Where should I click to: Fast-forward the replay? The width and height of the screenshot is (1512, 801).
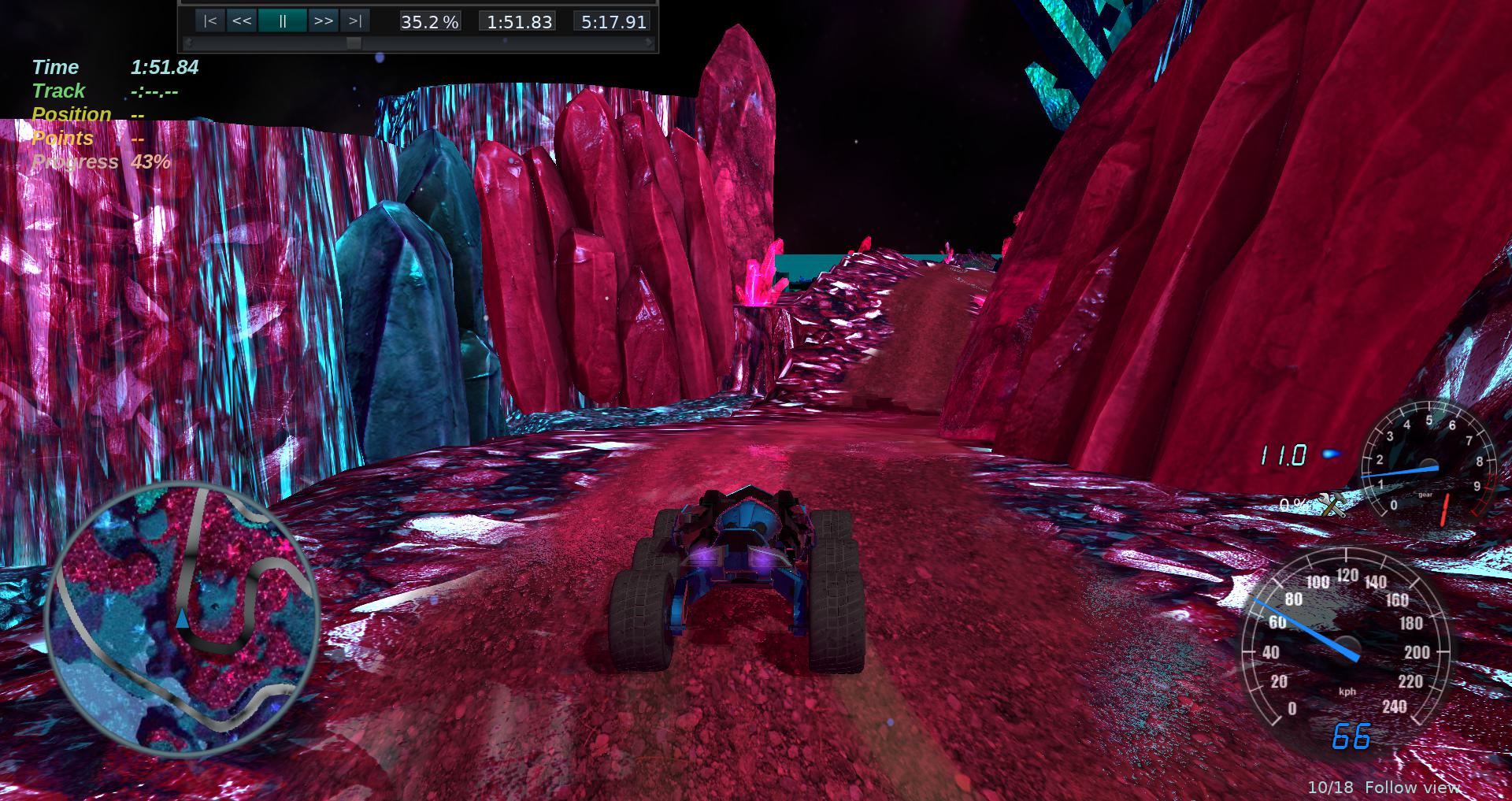[323, 21]
